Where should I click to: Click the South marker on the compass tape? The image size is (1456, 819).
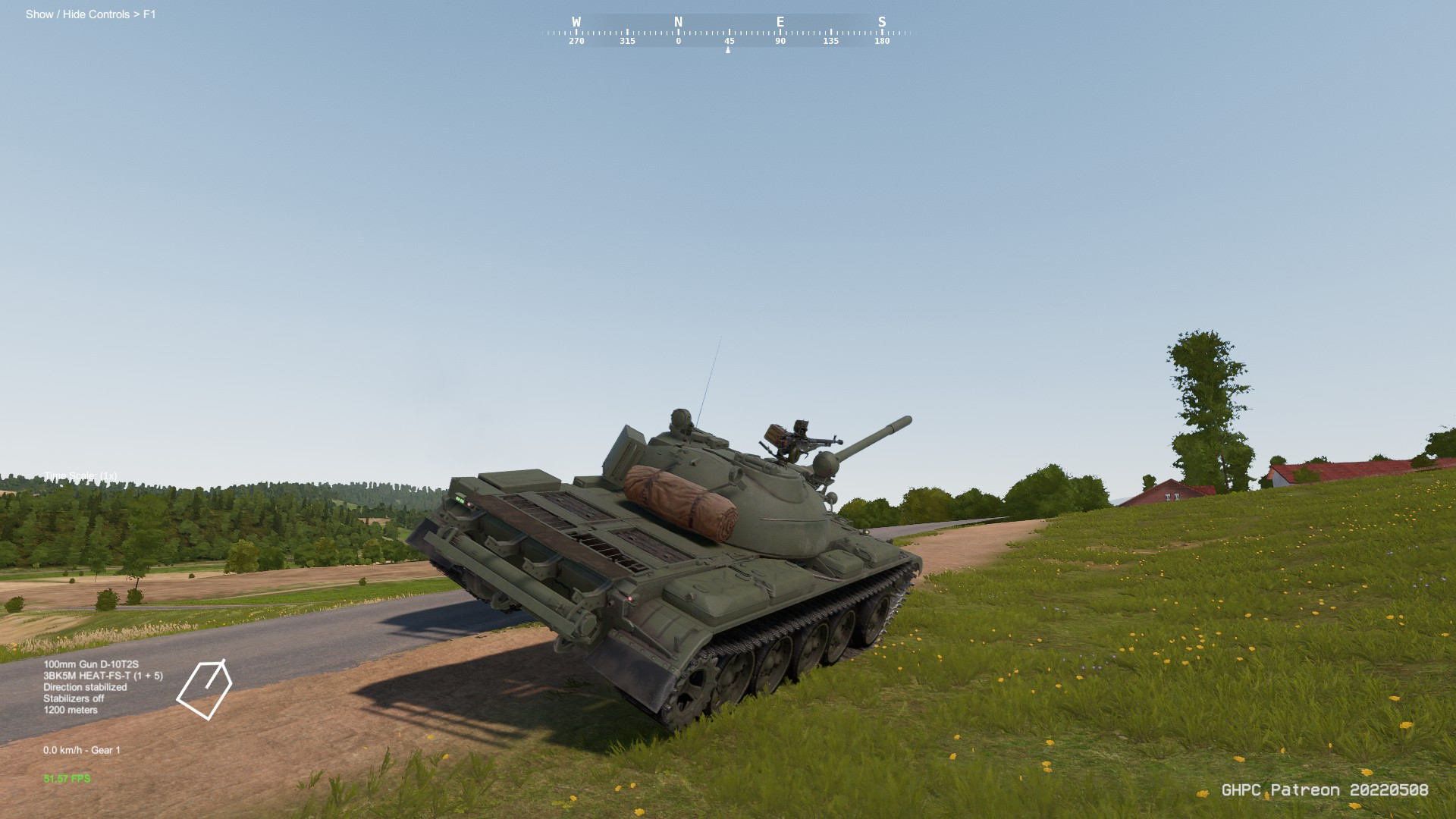point(881,22)
